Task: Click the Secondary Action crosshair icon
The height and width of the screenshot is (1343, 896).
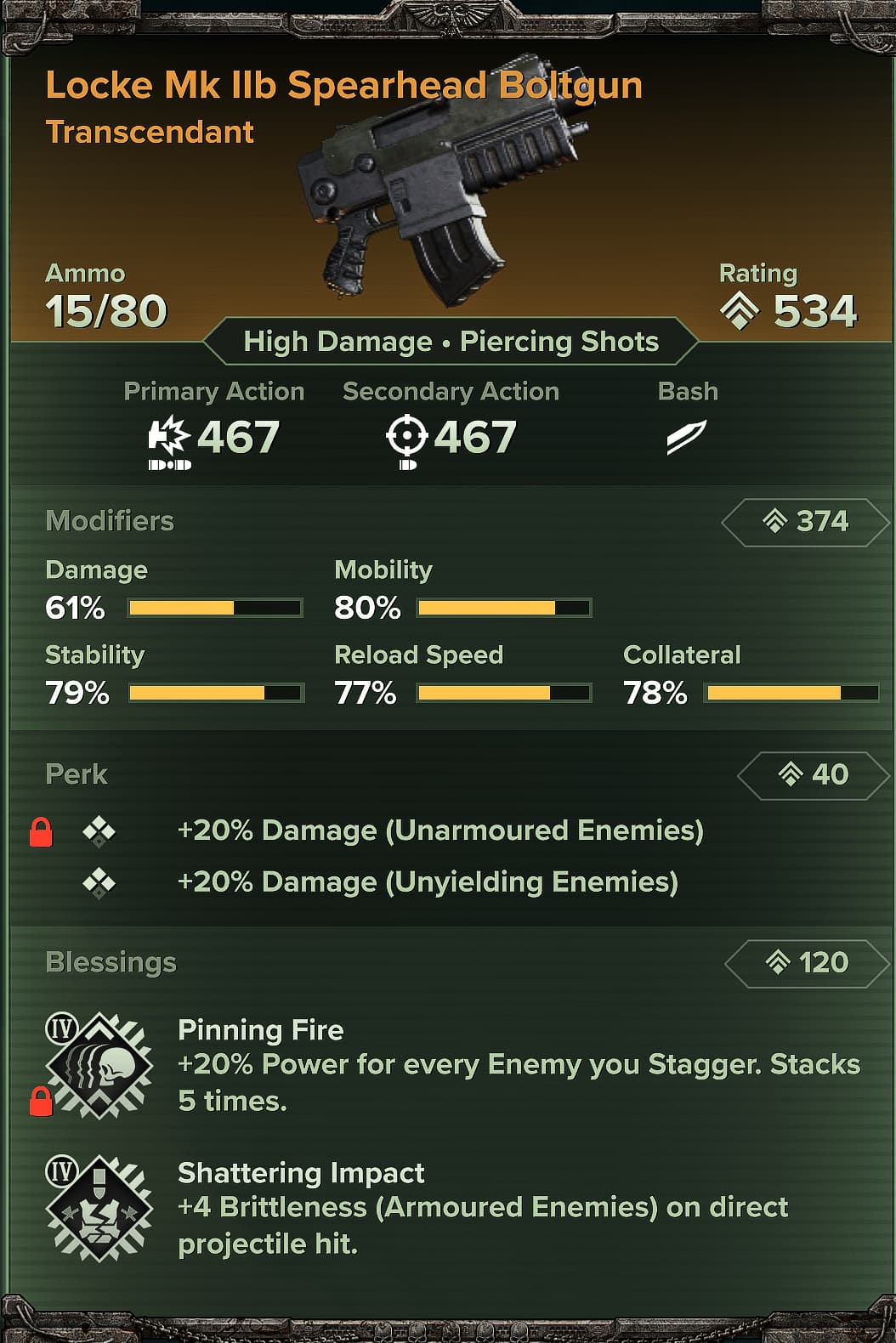Action: point(406,438)
